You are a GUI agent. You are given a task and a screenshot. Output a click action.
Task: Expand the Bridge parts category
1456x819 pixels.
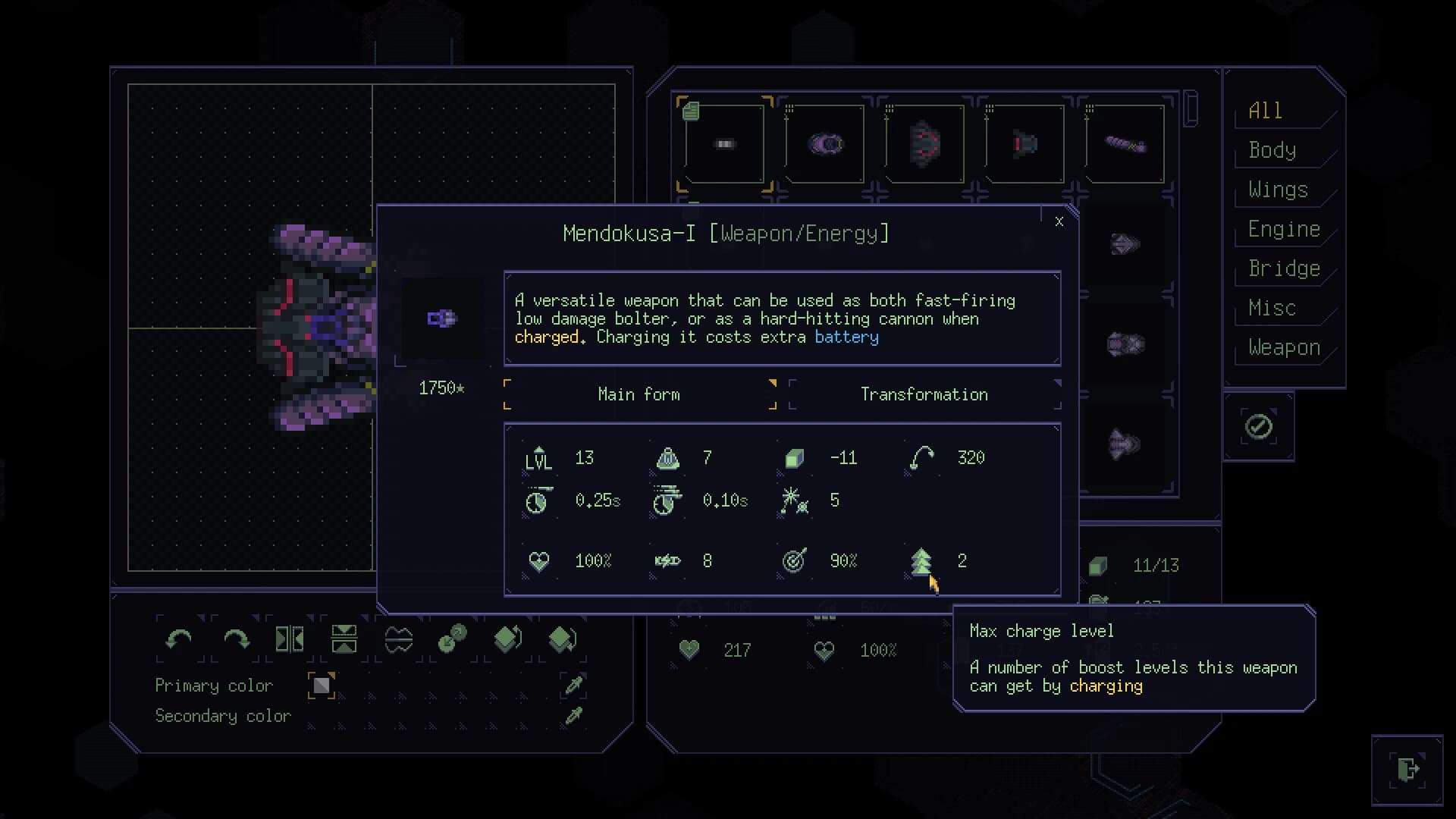pyautogui.click(x=1283, y=268)
